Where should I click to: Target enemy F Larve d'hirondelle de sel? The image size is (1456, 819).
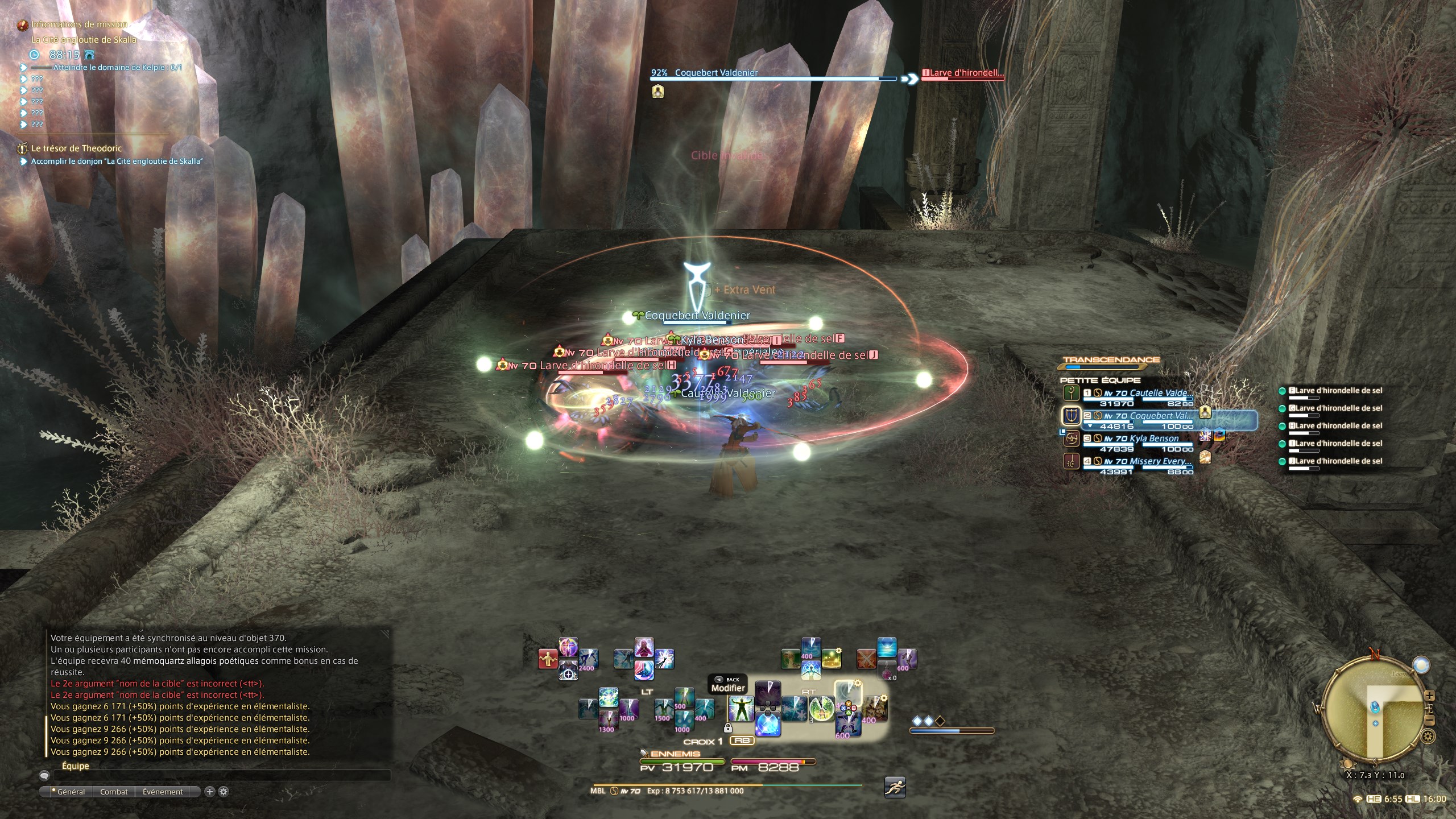click(1334, 391)
